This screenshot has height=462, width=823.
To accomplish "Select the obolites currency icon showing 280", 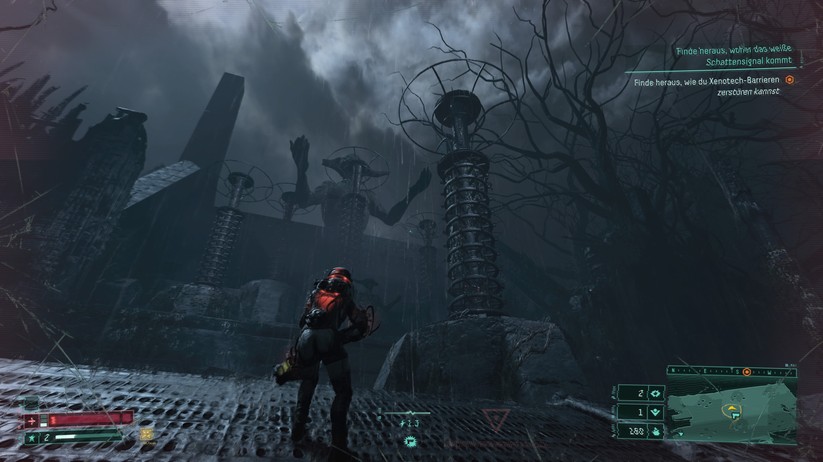I will 654,431.
